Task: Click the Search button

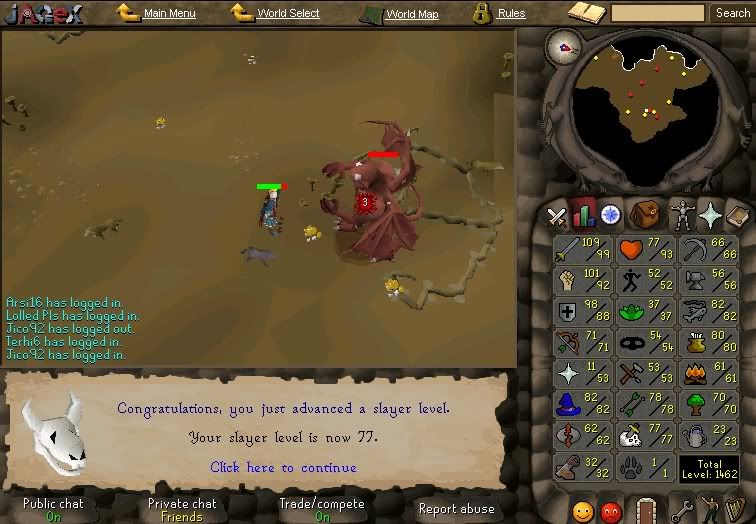Action: [x=733, y=13]
